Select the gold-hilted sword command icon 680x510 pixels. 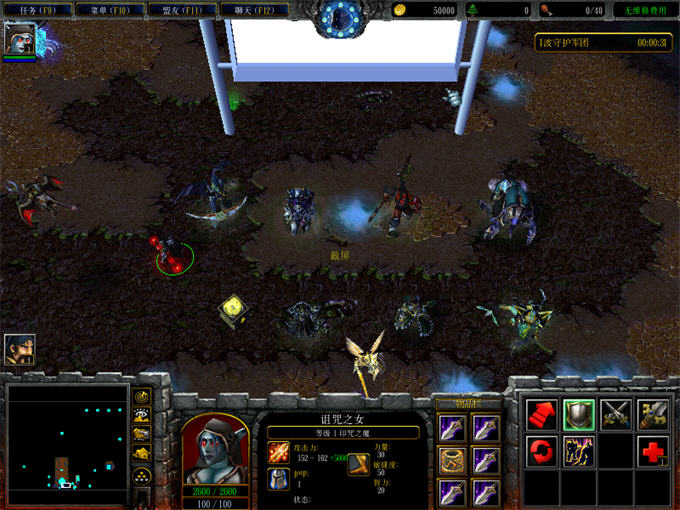tap(655, 414)
